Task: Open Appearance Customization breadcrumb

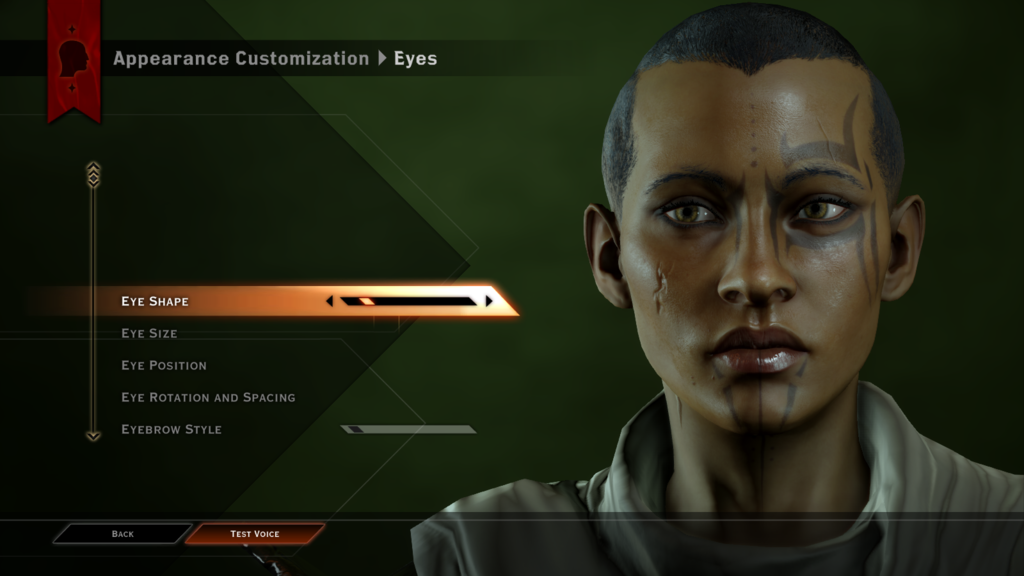Action: click(241, 58)
